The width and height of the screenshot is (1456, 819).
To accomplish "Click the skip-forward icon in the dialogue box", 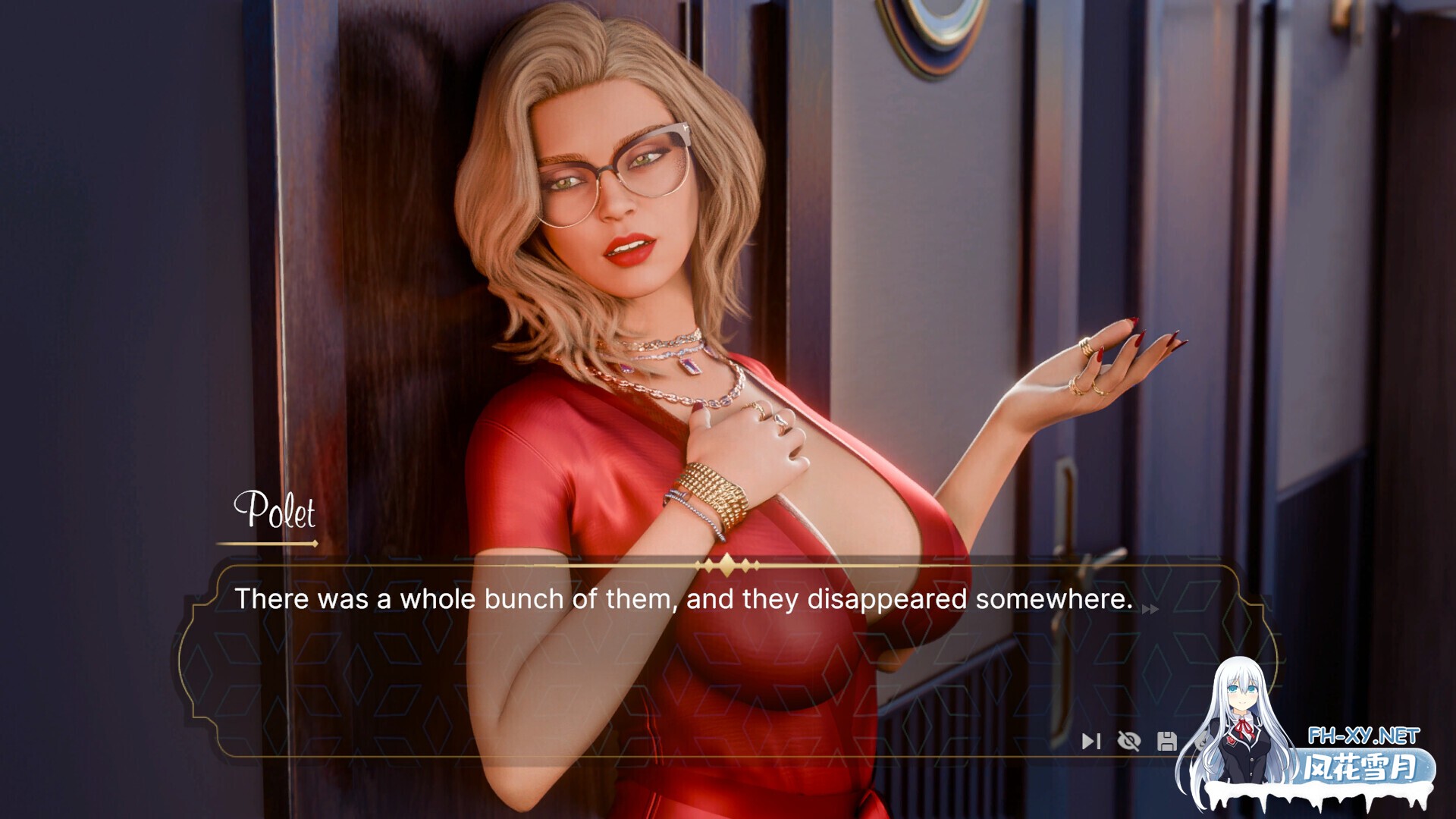I will (x=1090, y=741).
